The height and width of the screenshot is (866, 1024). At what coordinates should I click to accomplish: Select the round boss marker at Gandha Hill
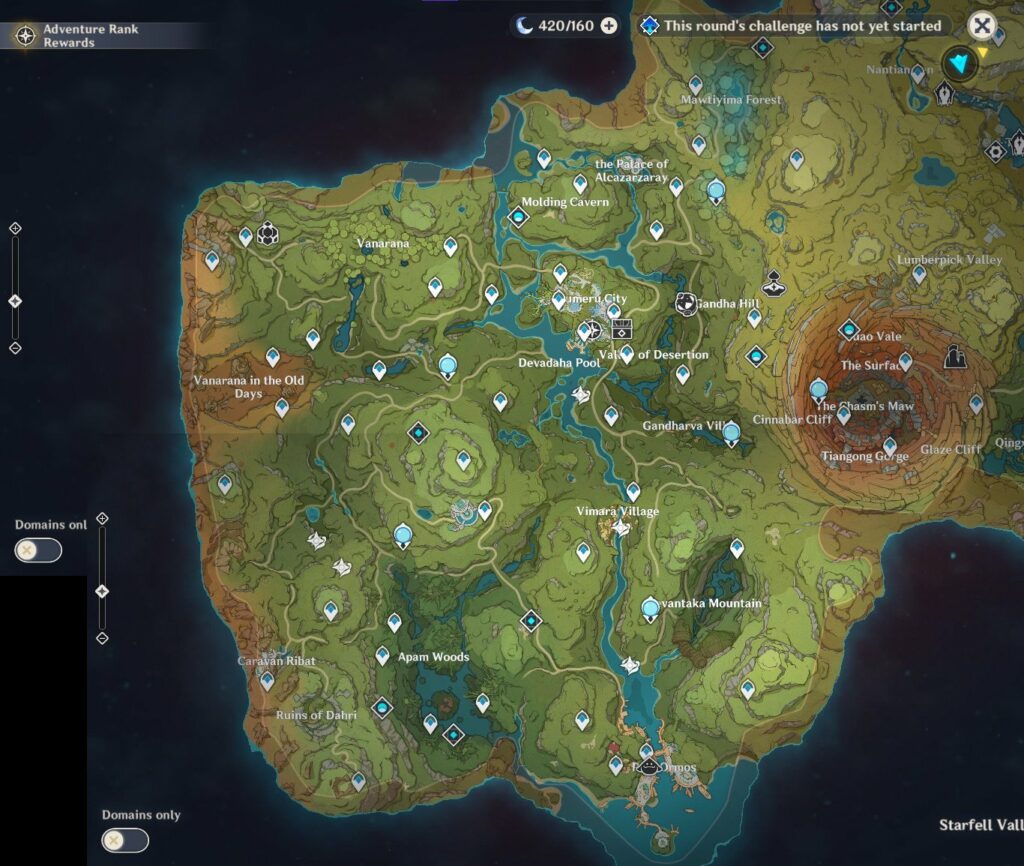point(686,302)
